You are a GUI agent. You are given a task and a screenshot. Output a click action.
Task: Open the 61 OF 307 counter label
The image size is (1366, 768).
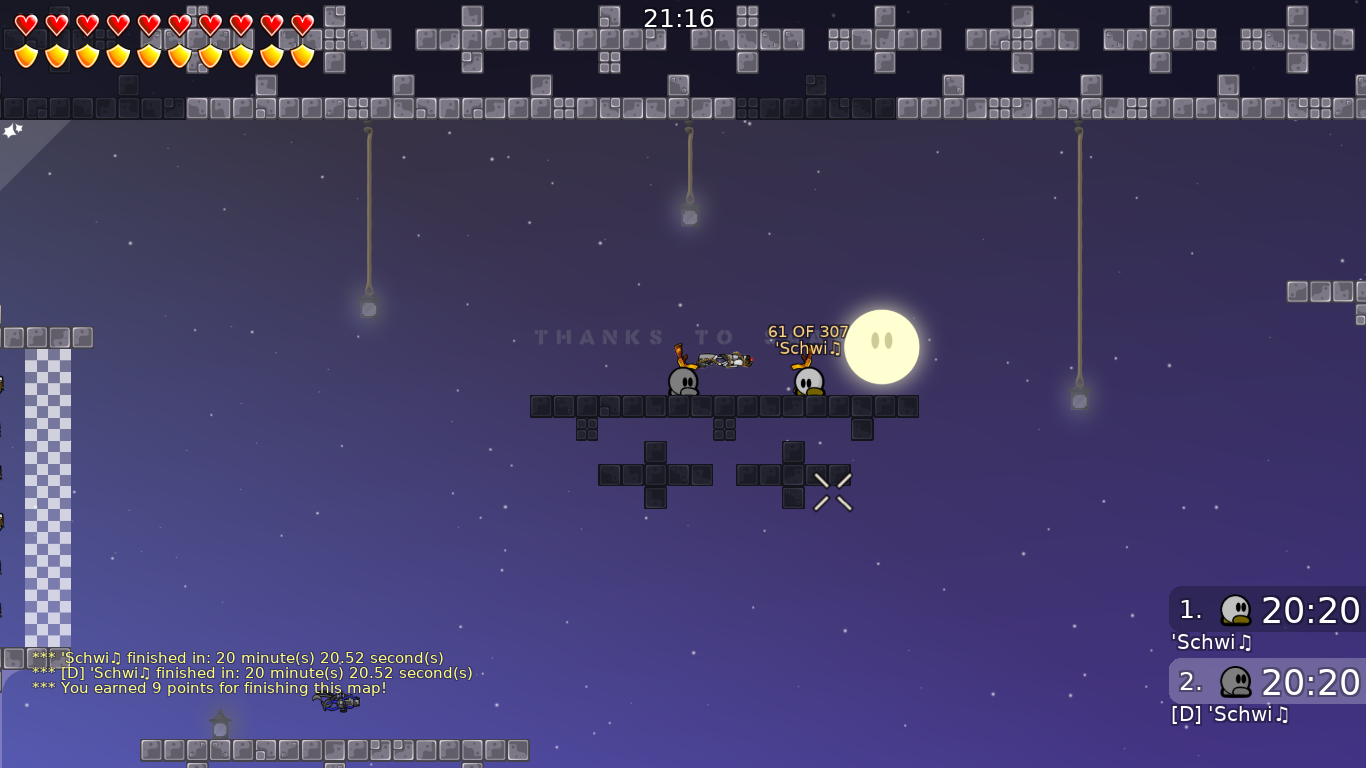[807, 331]
